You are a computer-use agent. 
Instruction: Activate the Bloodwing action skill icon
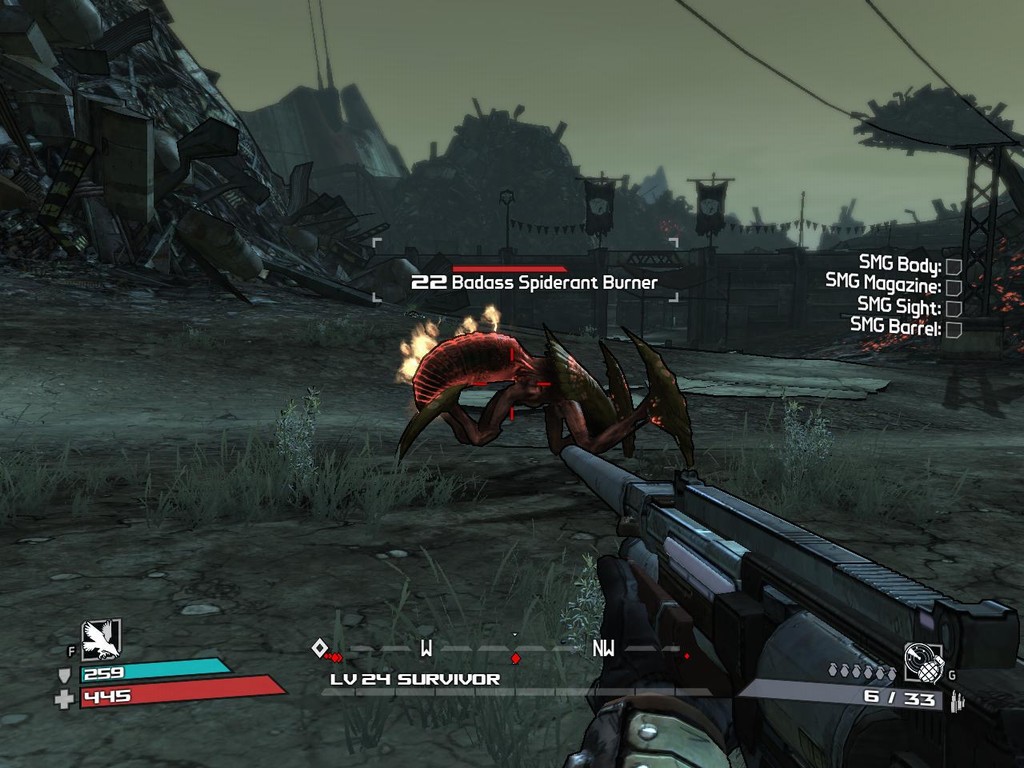101,639
